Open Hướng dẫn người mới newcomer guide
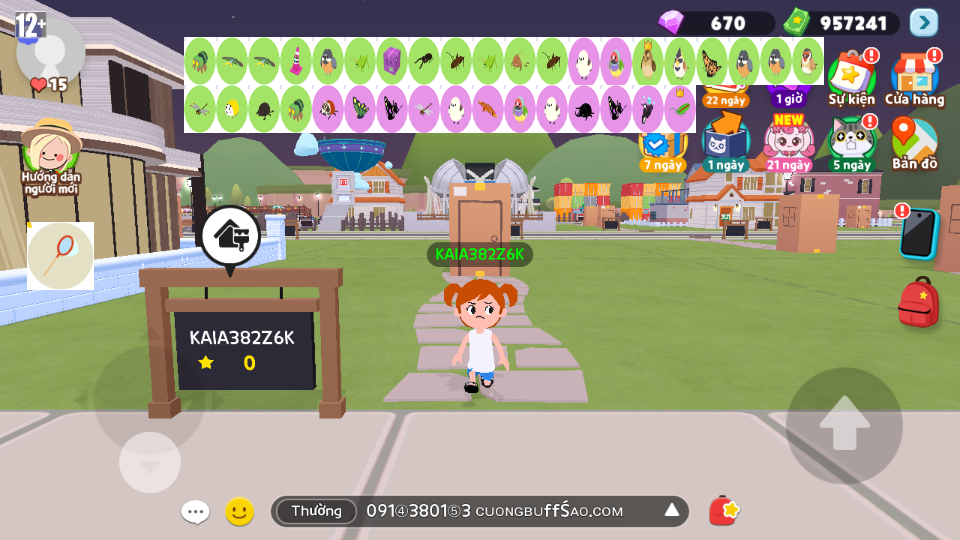The width and height of the screenshot is (960, 540). click(x=50, y=155)
